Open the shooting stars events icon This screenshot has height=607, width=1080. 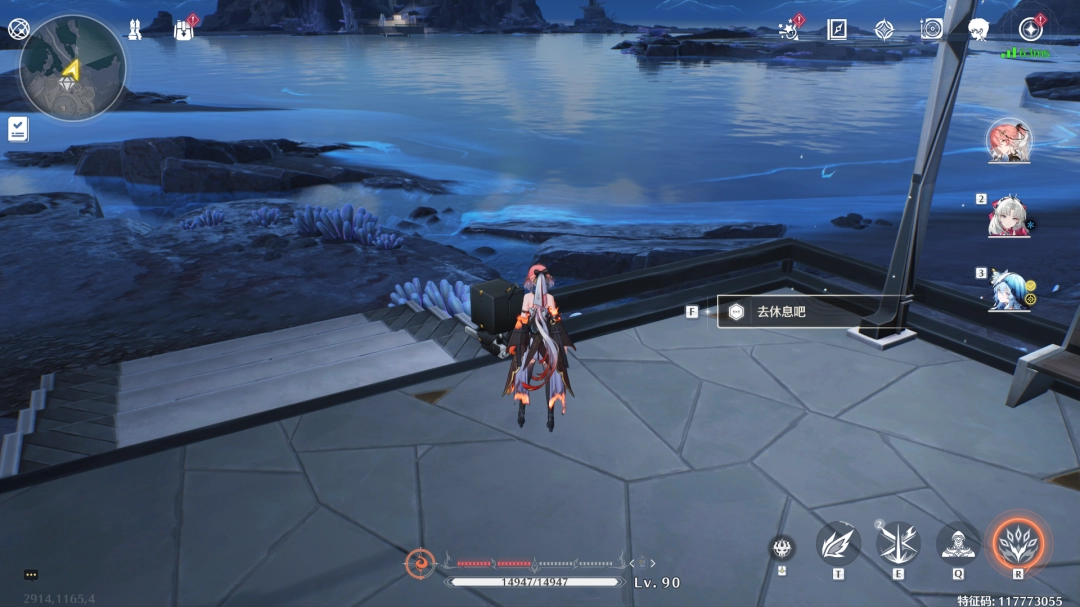[x=790, y=29]
